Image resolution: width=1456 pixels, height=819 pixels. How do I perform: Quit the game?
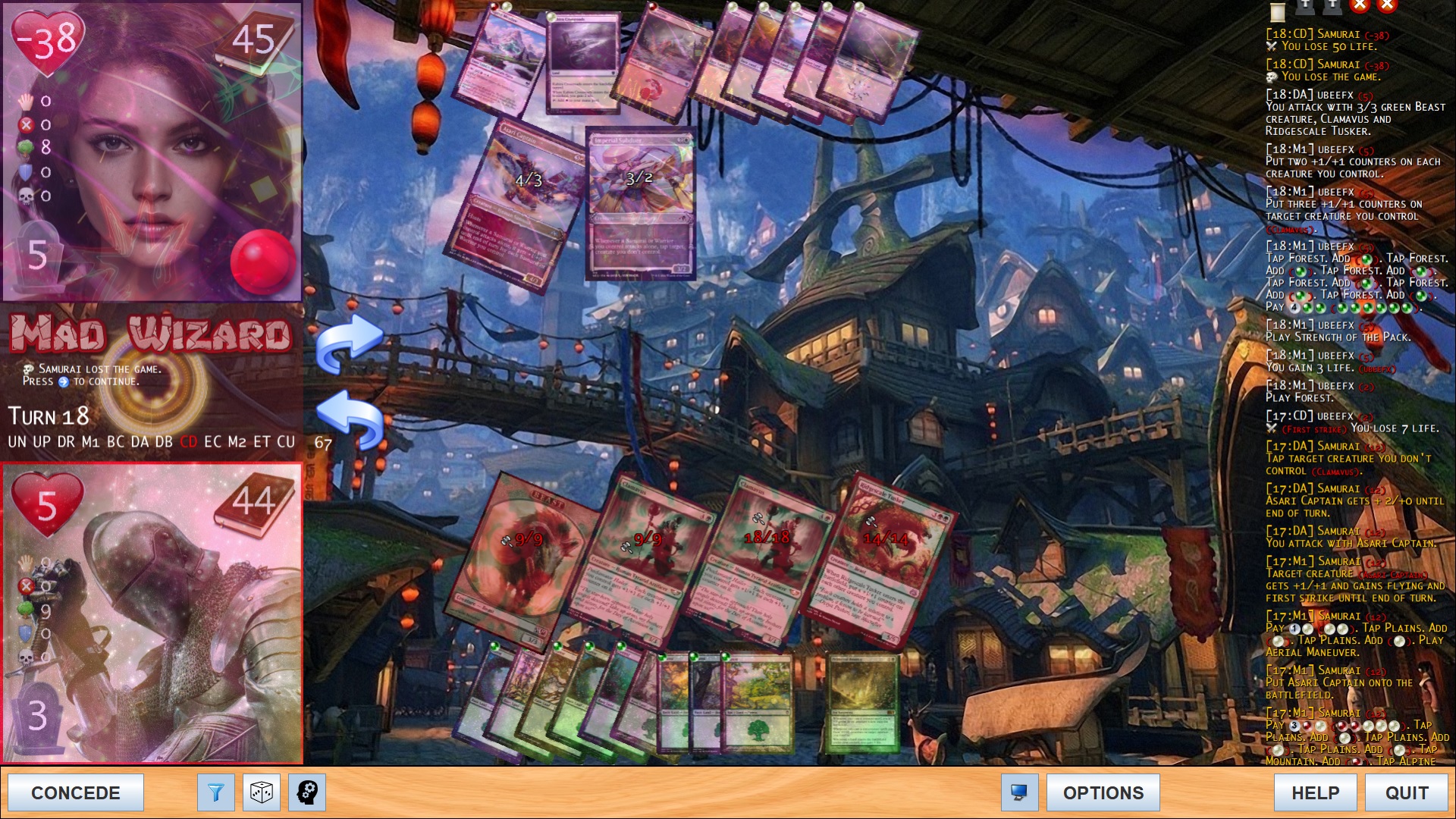[1407, 792]
